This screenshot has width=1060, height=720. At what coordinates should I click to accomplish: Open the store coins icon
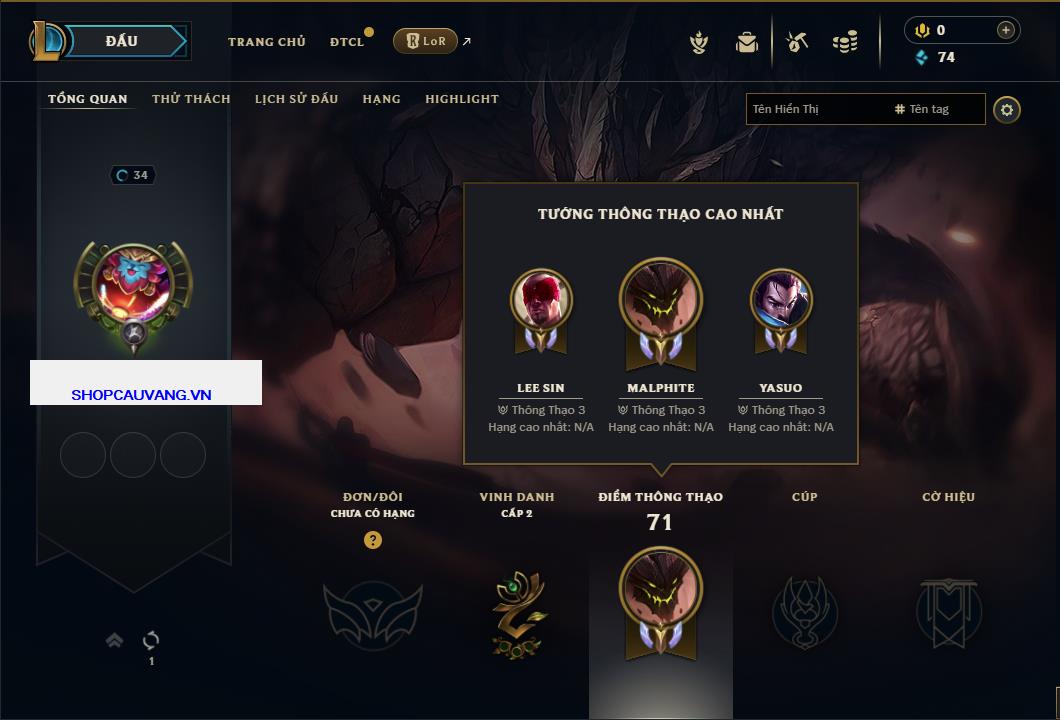click(x=845, y=42)
